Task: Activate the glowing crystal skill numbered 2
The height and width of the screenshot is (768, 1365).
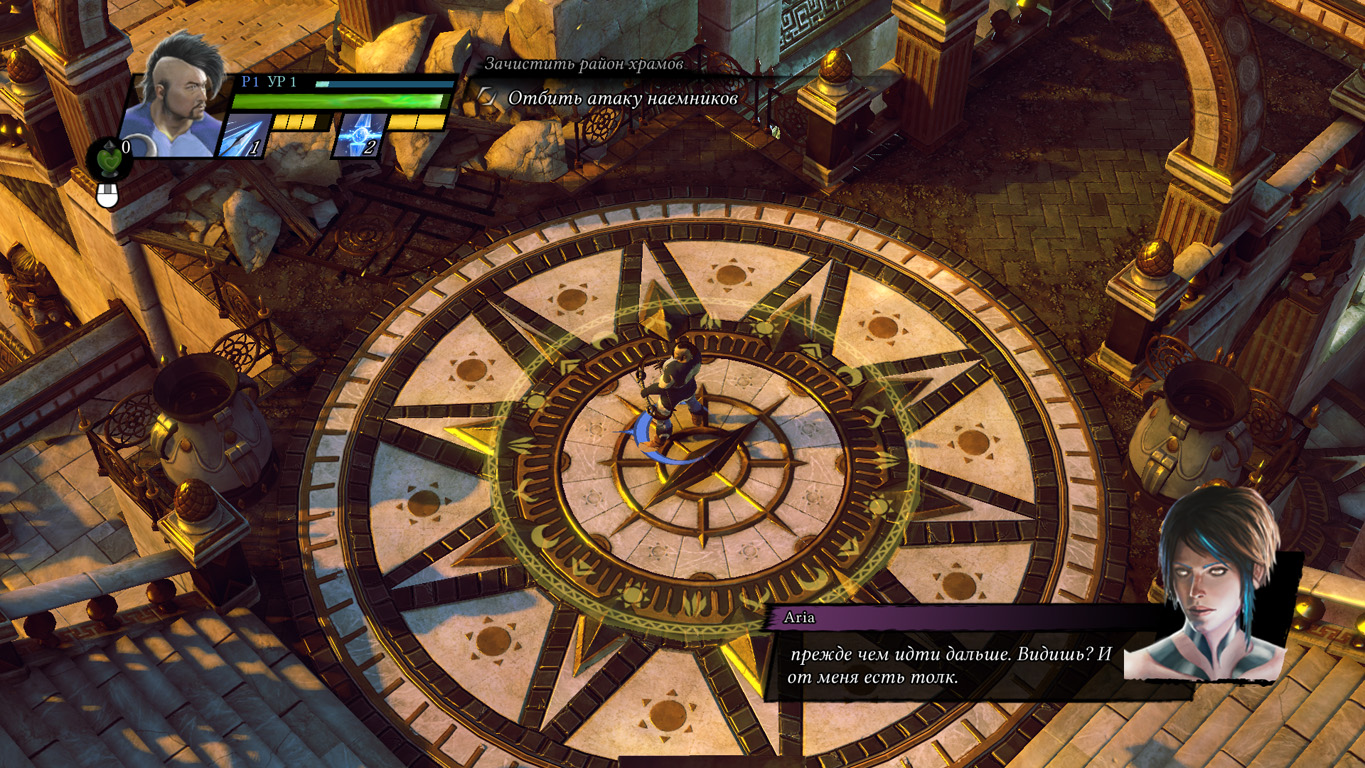Action: [359, 135]
